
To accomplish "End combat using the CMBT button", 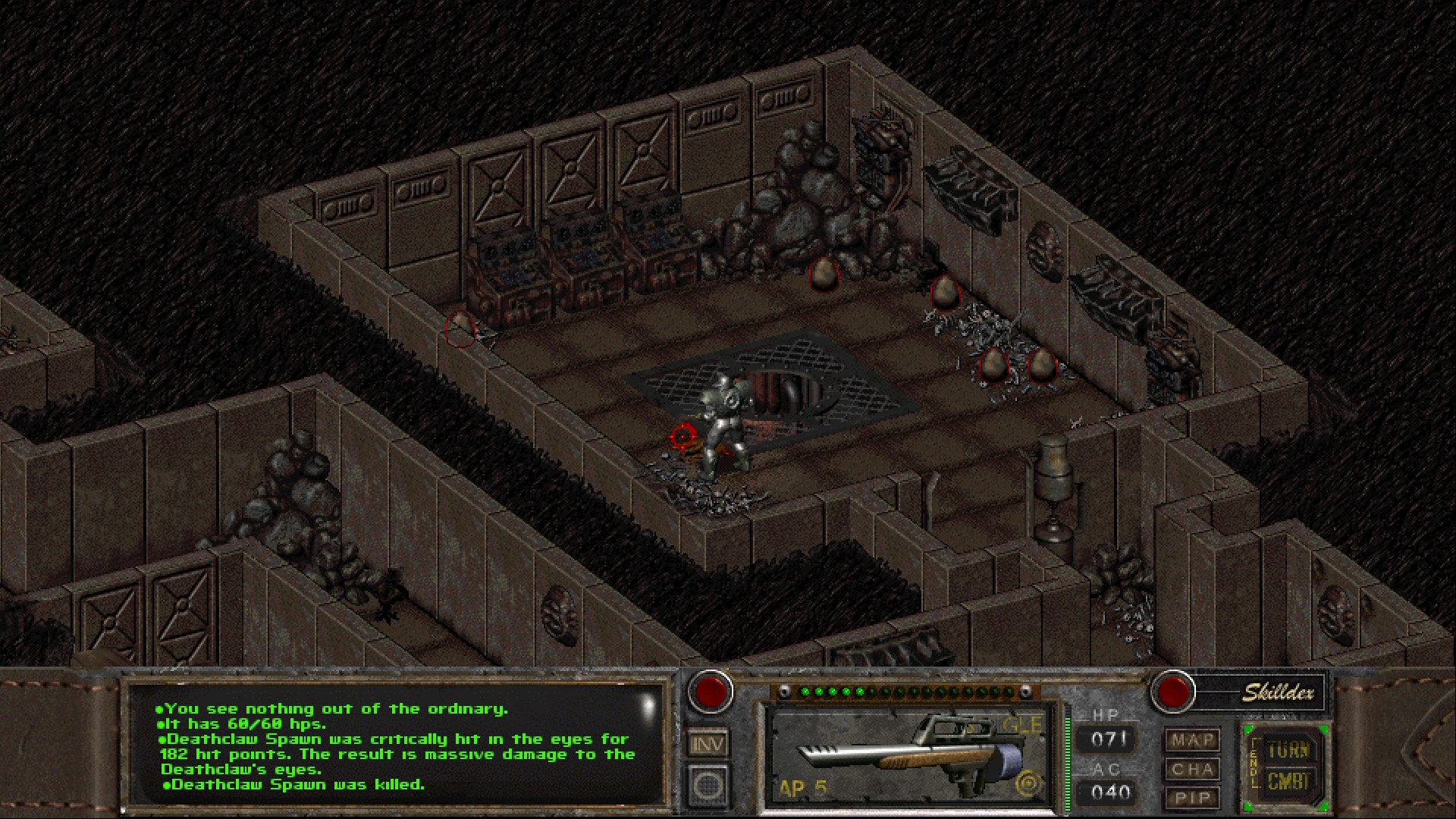I will tap(1288, 781).
